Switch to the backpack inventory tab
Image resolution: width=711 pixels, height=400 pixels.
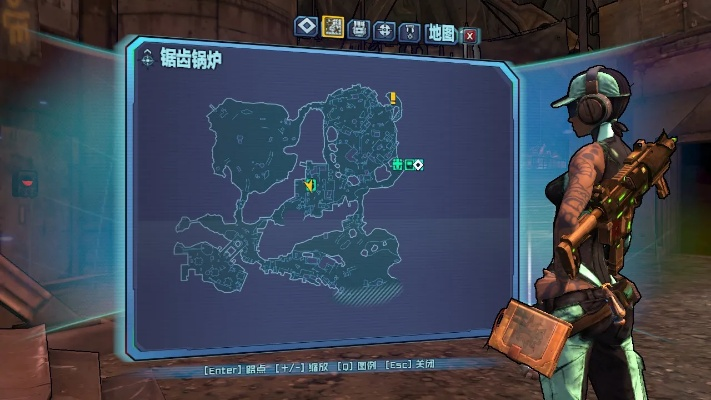pos(359,29)
